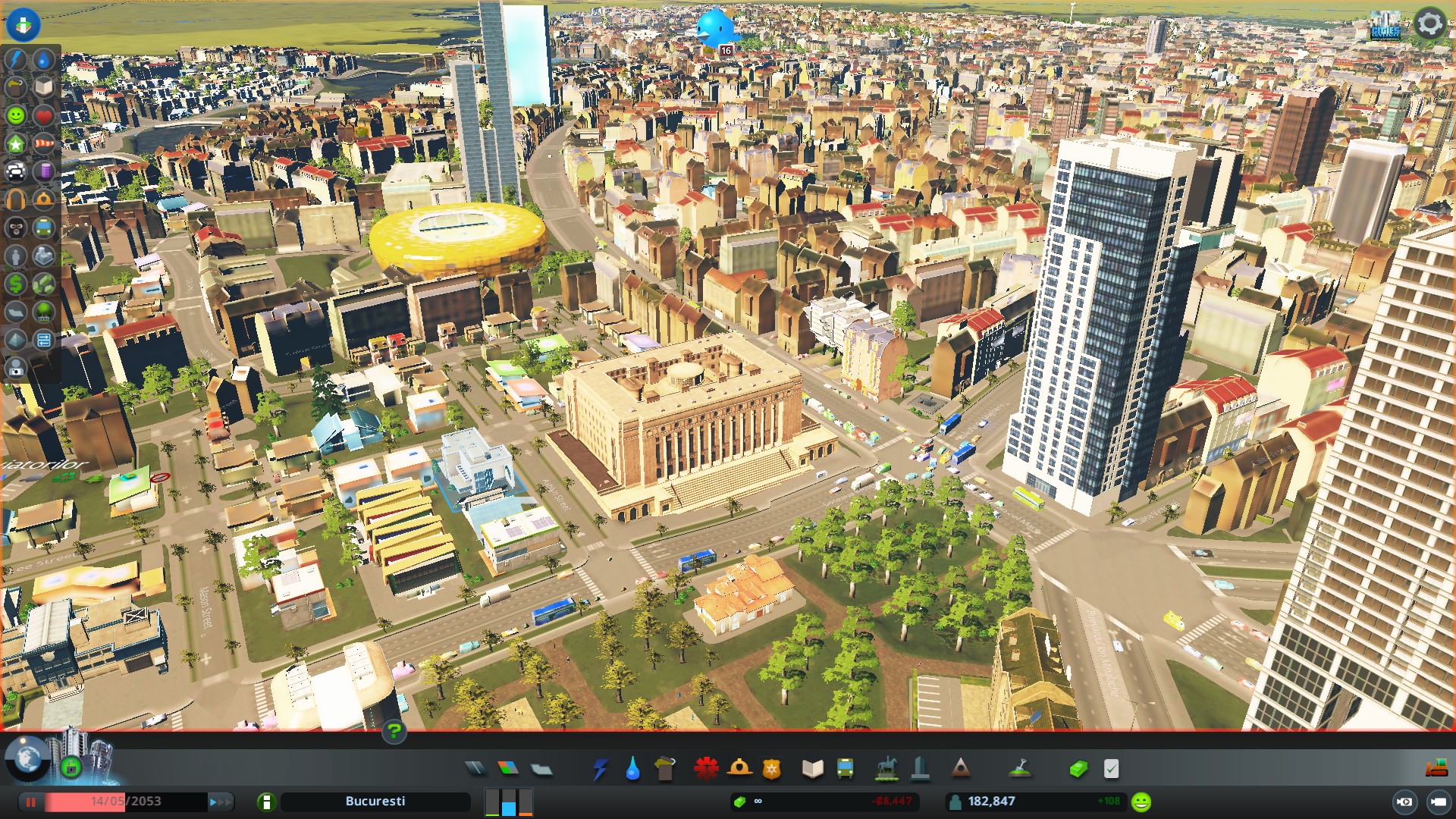Show the traffic cars info view

(16, 171)
